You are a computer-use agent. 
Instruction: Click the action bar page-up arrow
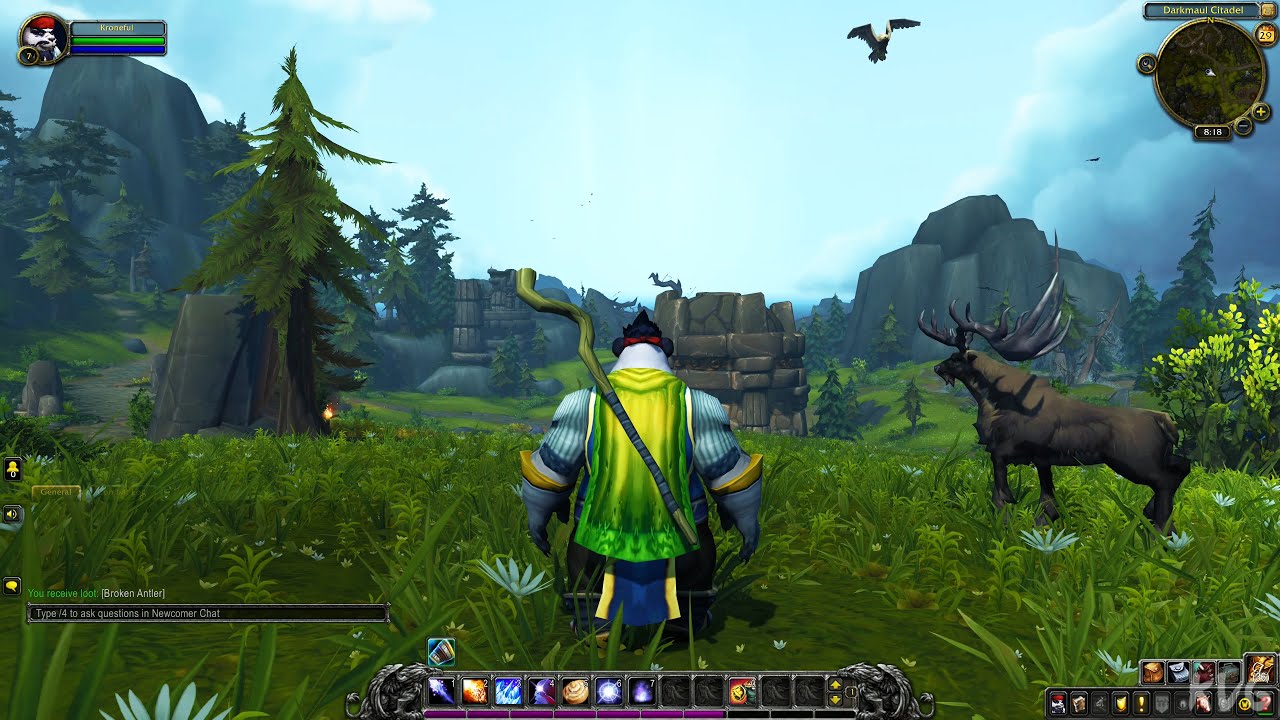click(836, 686)
